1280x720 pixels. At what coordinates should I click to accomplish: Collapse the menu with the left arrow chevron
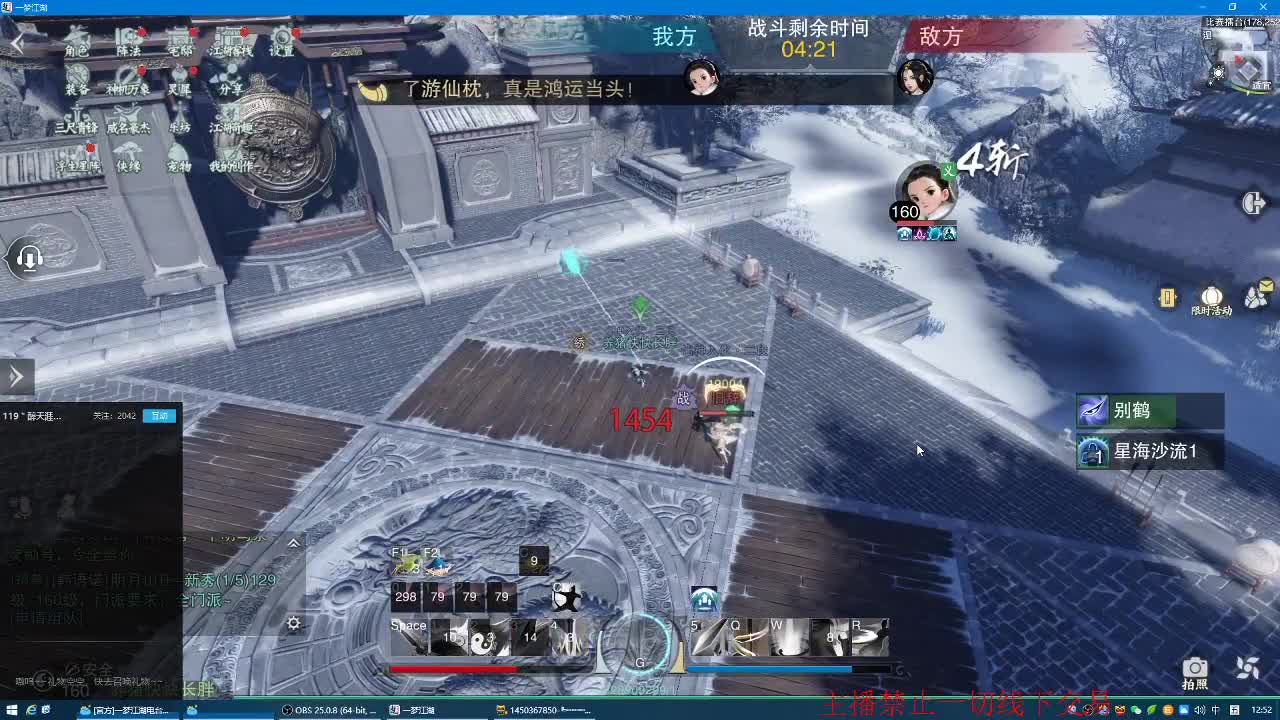pyautogui.click(x=16, y=43)
